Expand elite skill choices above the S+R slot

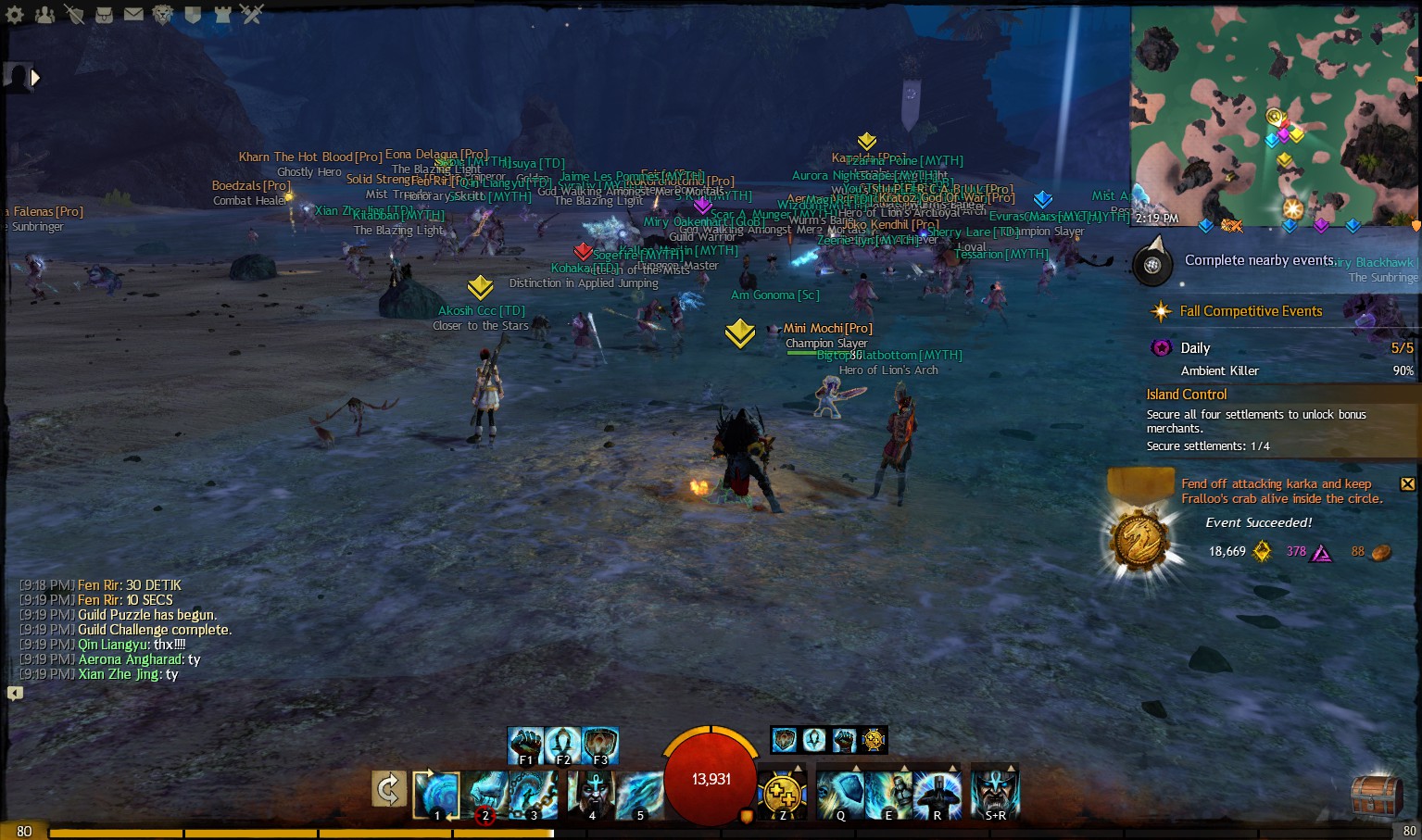point(1011,768)
